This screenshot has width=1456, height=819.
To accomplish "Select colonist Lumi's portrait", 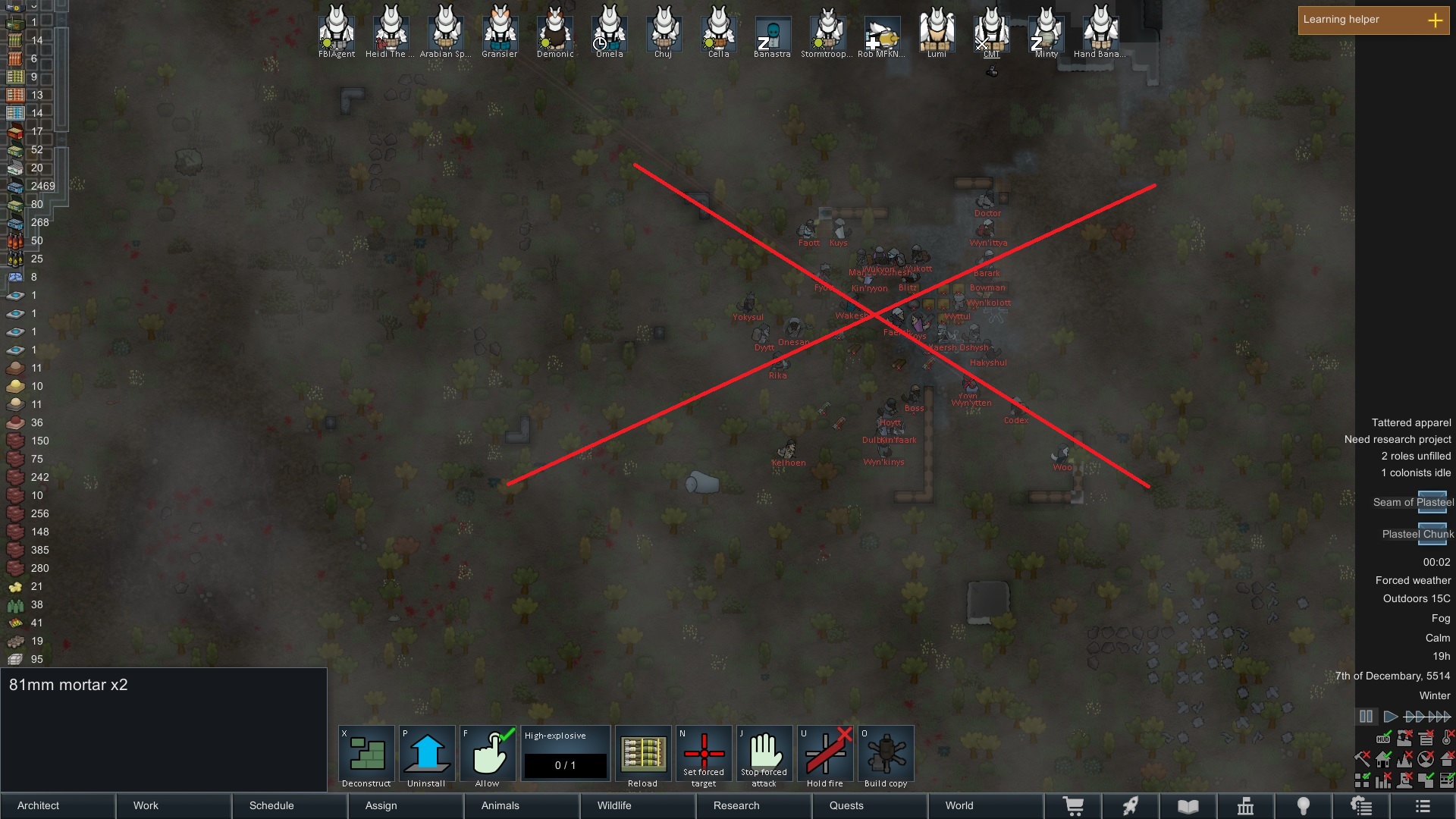I will coord(937,30).
